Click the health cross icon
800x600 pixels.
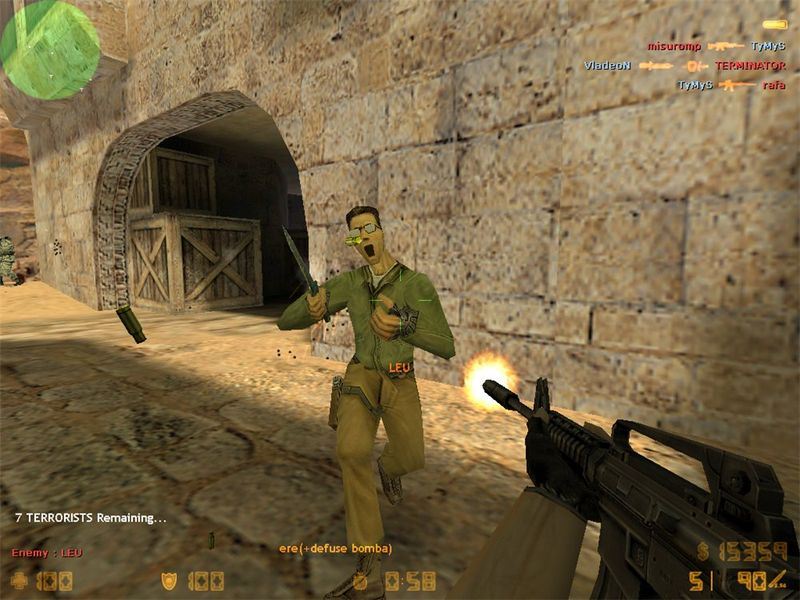tap(20, 580)
